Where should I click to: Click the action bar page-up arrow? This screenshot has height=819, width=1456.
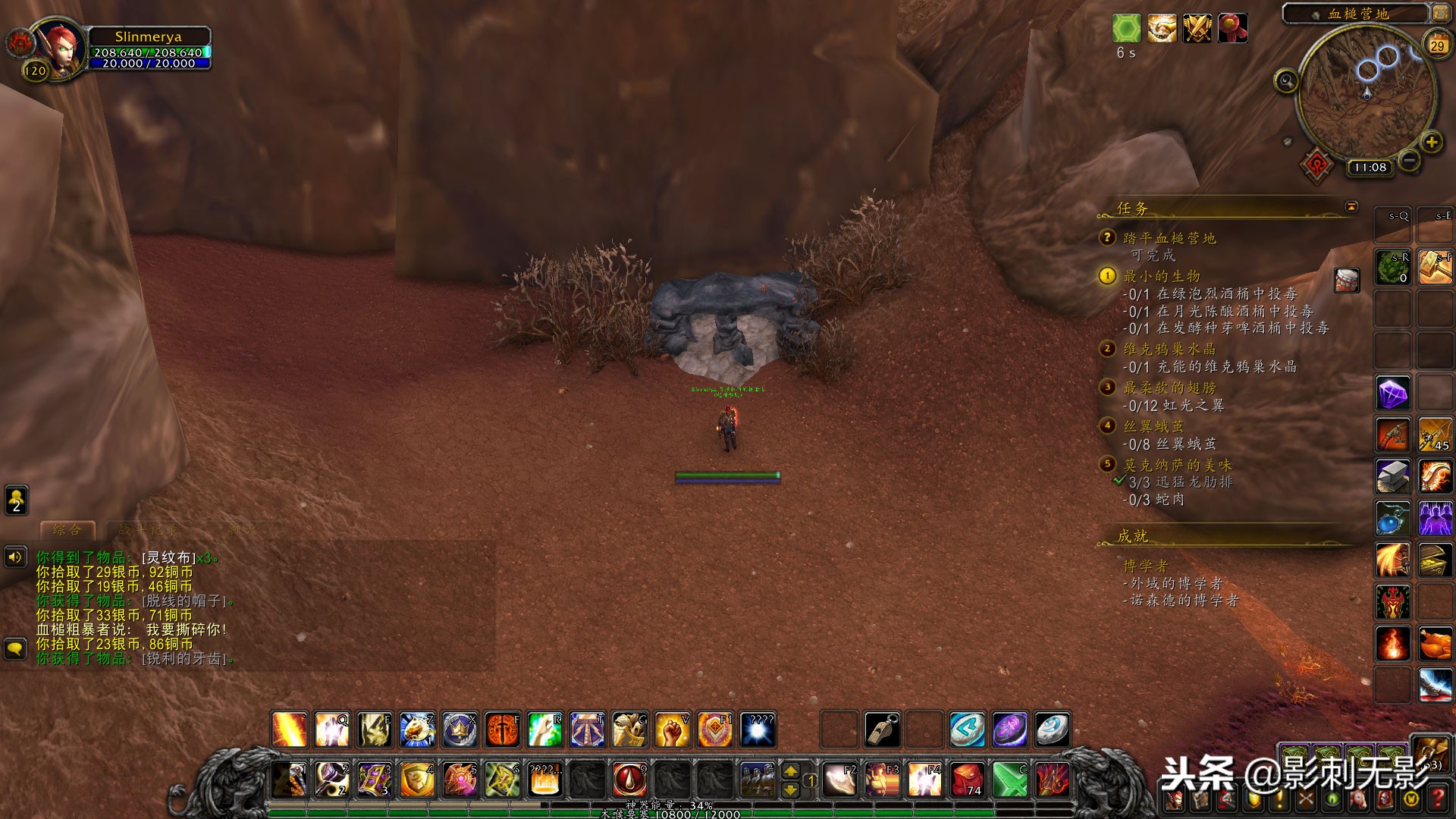(790, 770)
